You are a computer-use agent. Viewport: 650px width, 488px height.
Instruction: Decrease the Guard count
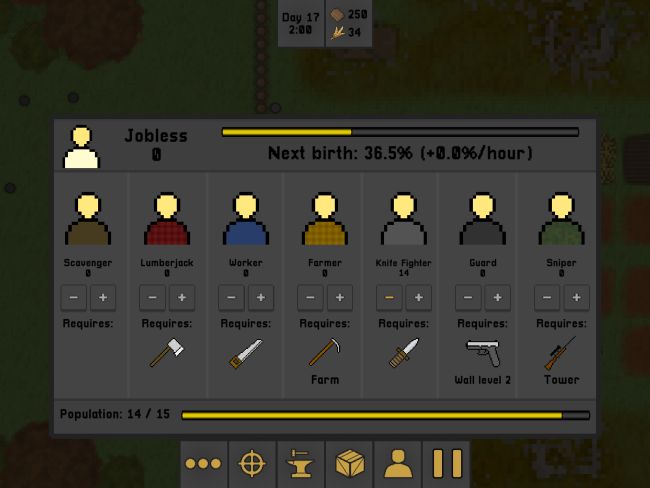(468, 298)
